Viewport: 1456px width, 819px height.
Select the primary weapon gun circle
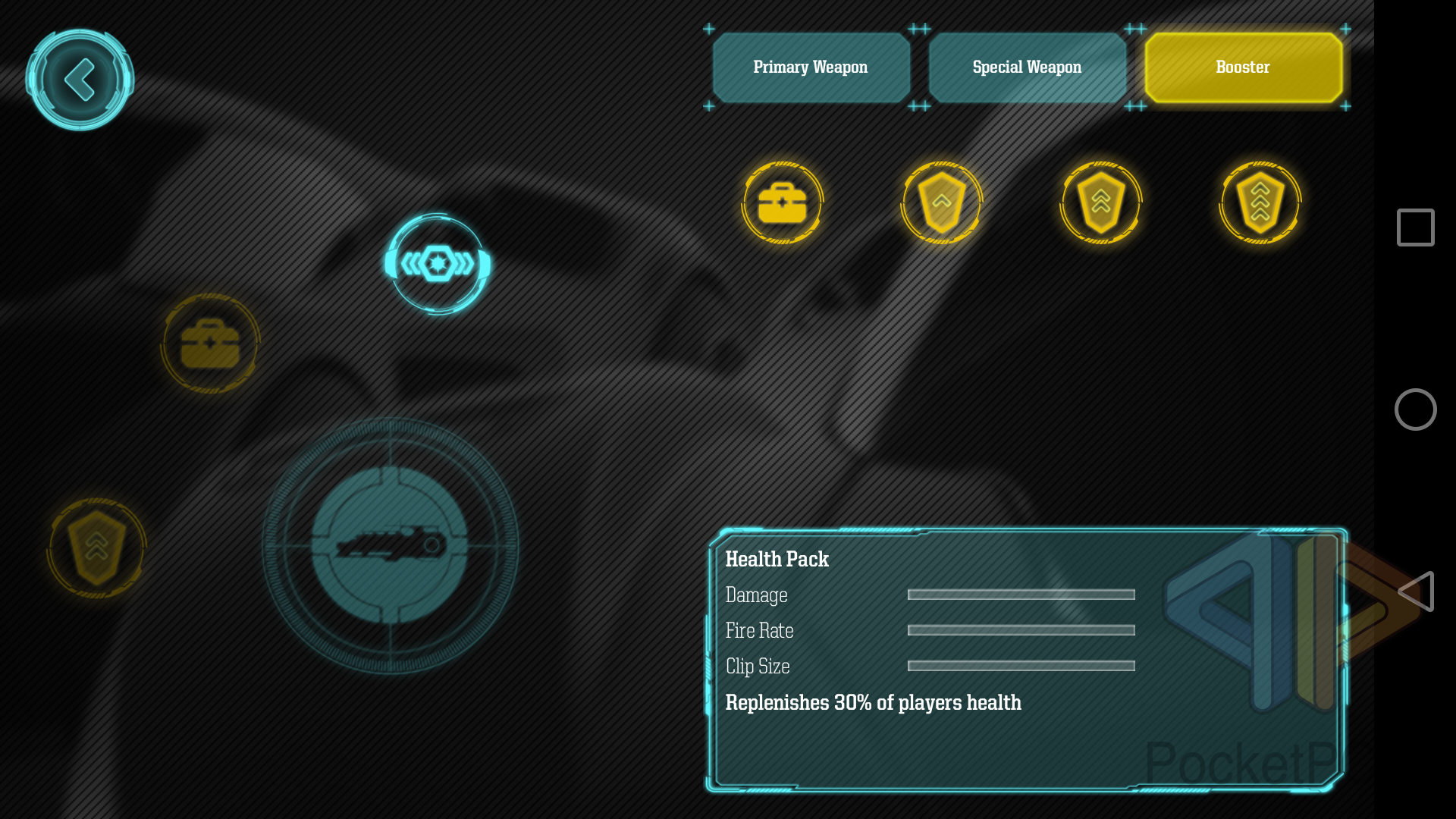click(x=390, y=545)
